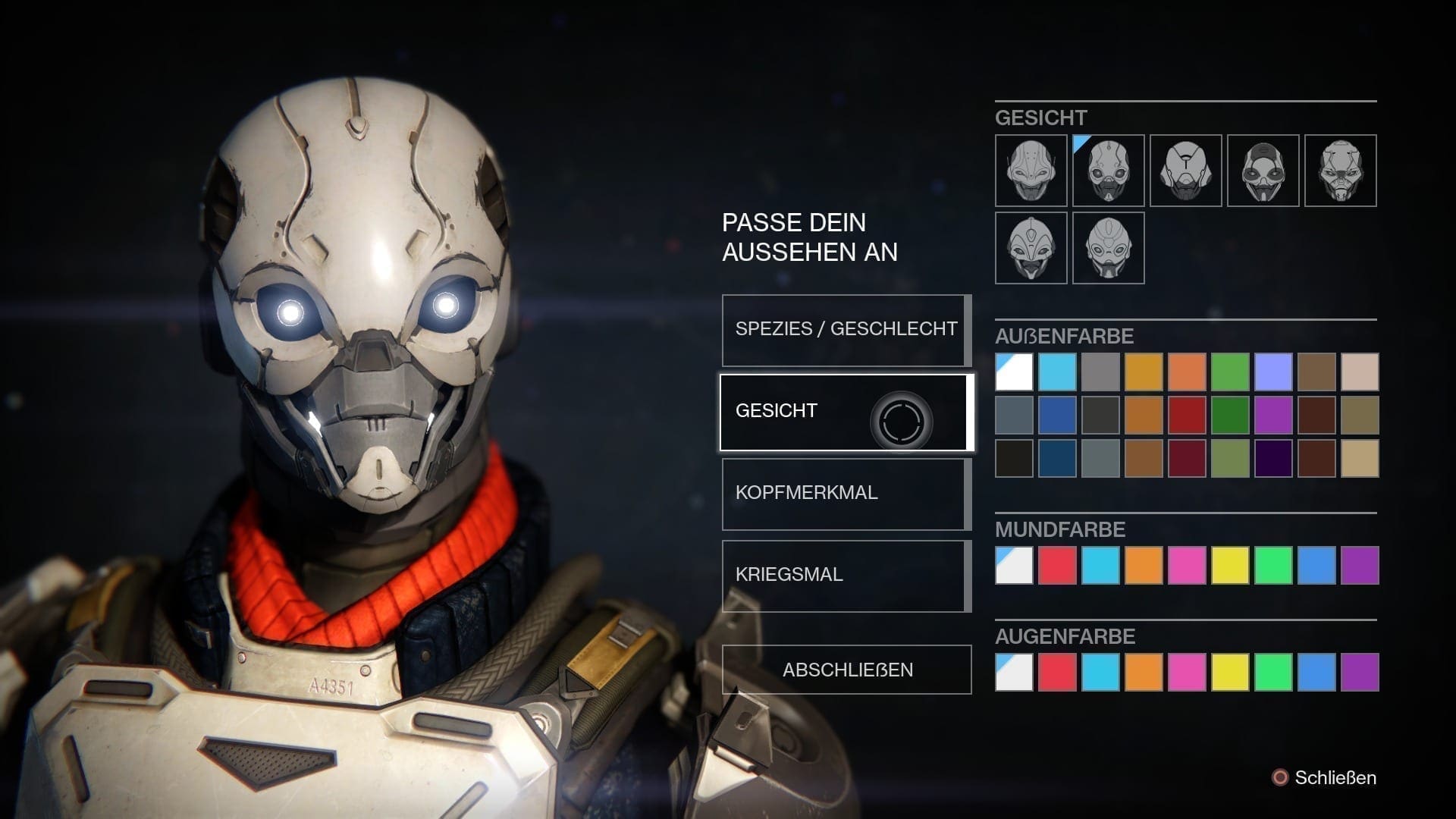
Task: Select the Gesicht menu entry
Action: point(846,412)
